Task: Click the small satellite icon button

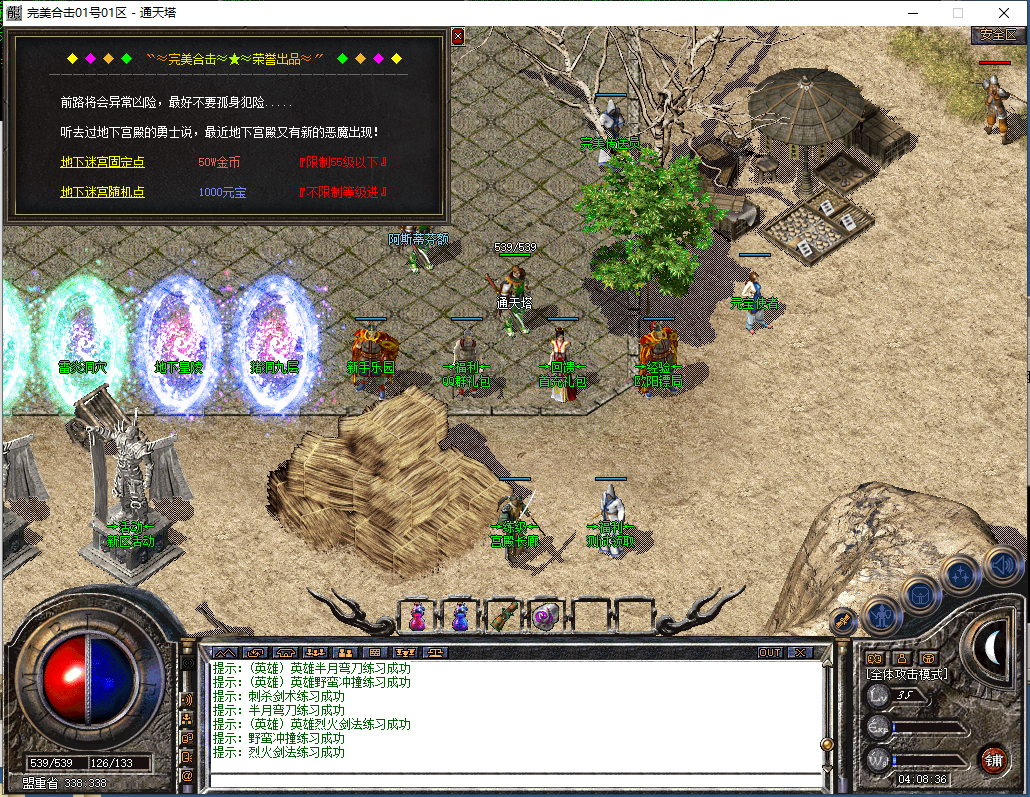Action: [x=842, y=621]
